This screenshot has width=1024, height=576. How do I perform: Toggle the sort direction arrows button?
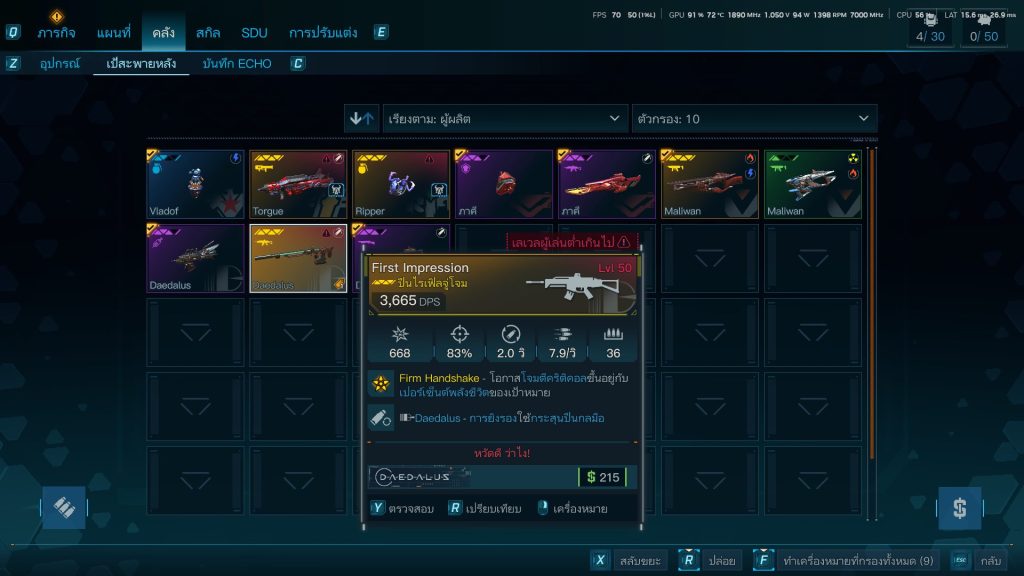tap(361, 119)
